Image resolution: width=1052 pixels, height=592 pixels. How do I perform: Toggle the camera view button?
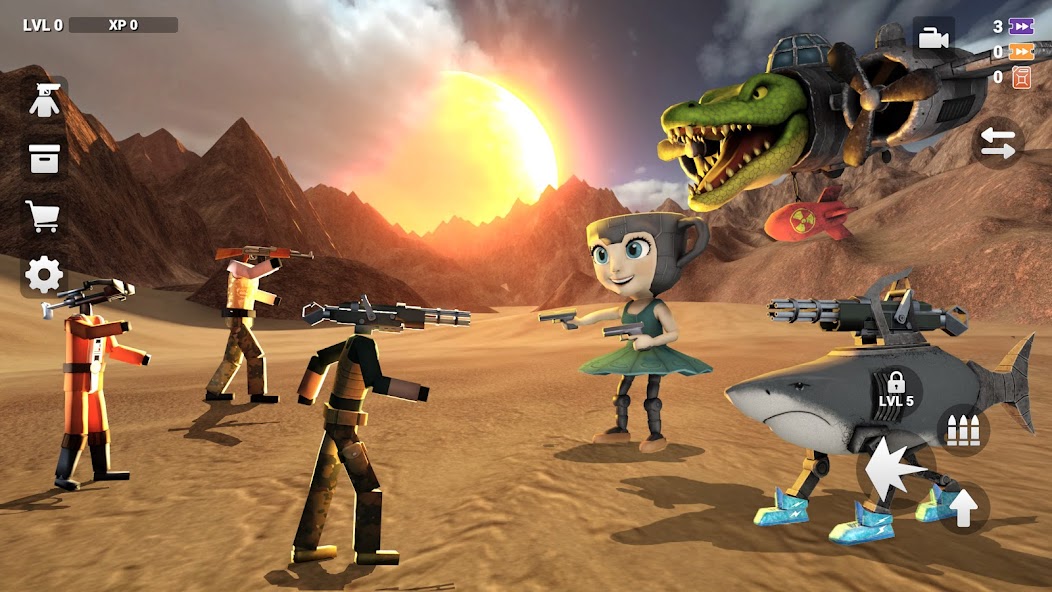click(933, 38)
